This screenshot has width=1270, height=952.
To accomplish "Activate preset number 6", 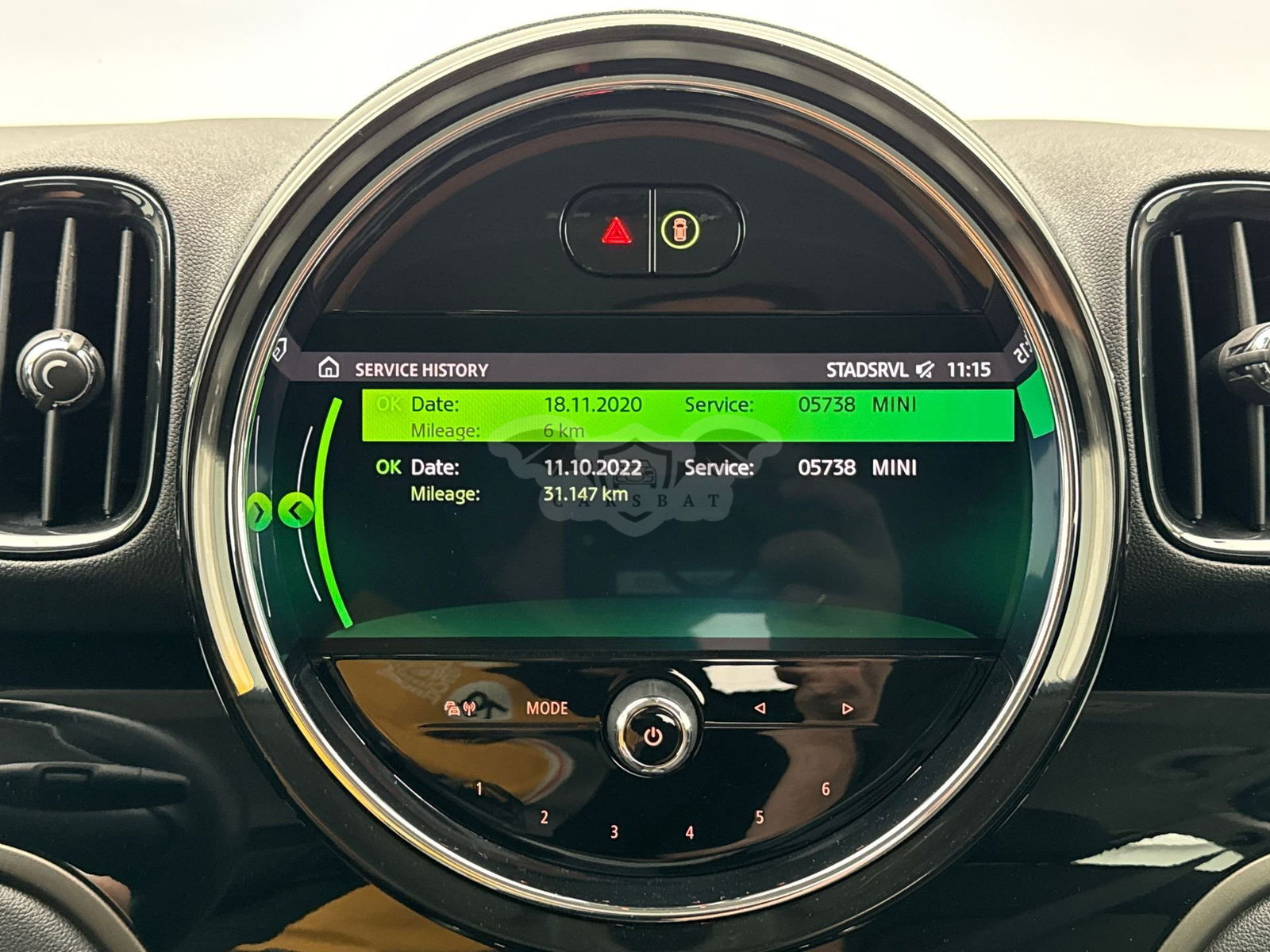I will pyautogui.click(x=825, y=789).
